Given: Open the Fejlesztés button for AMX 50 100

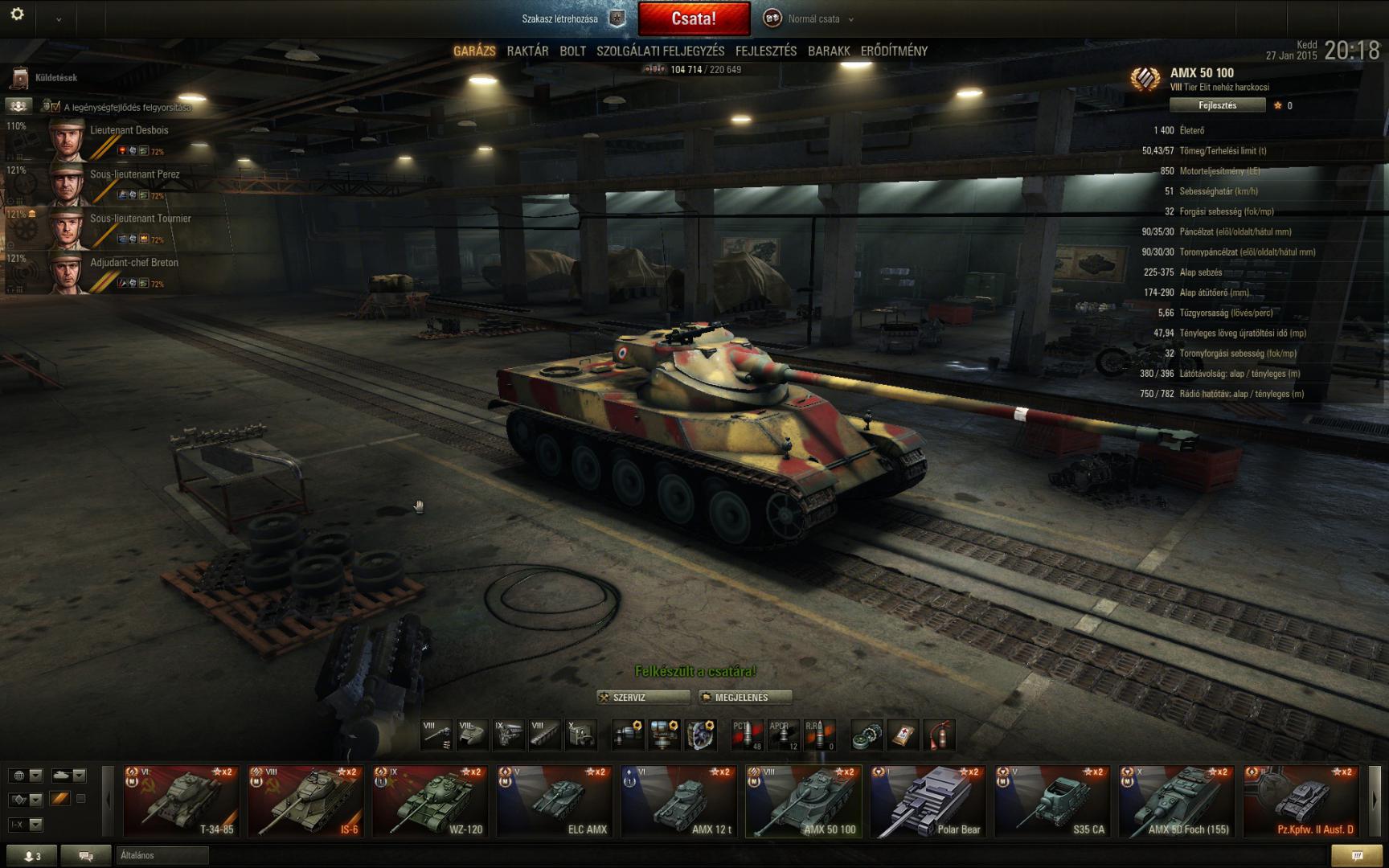Looking at the screenshot, I should [1217, 105].
